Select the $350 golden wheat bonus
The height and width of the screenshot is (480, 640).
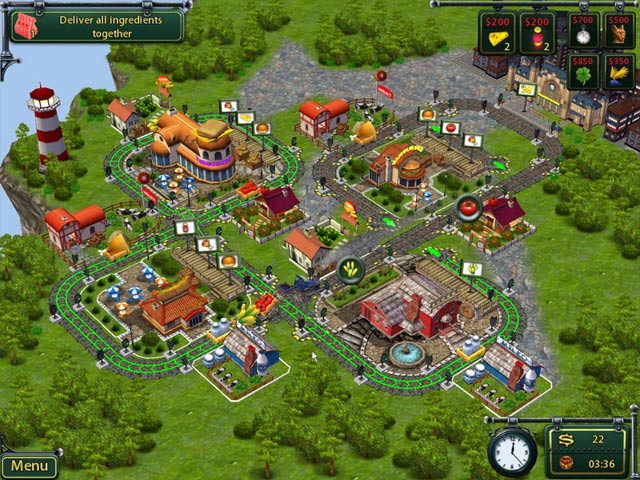point(618,72)
